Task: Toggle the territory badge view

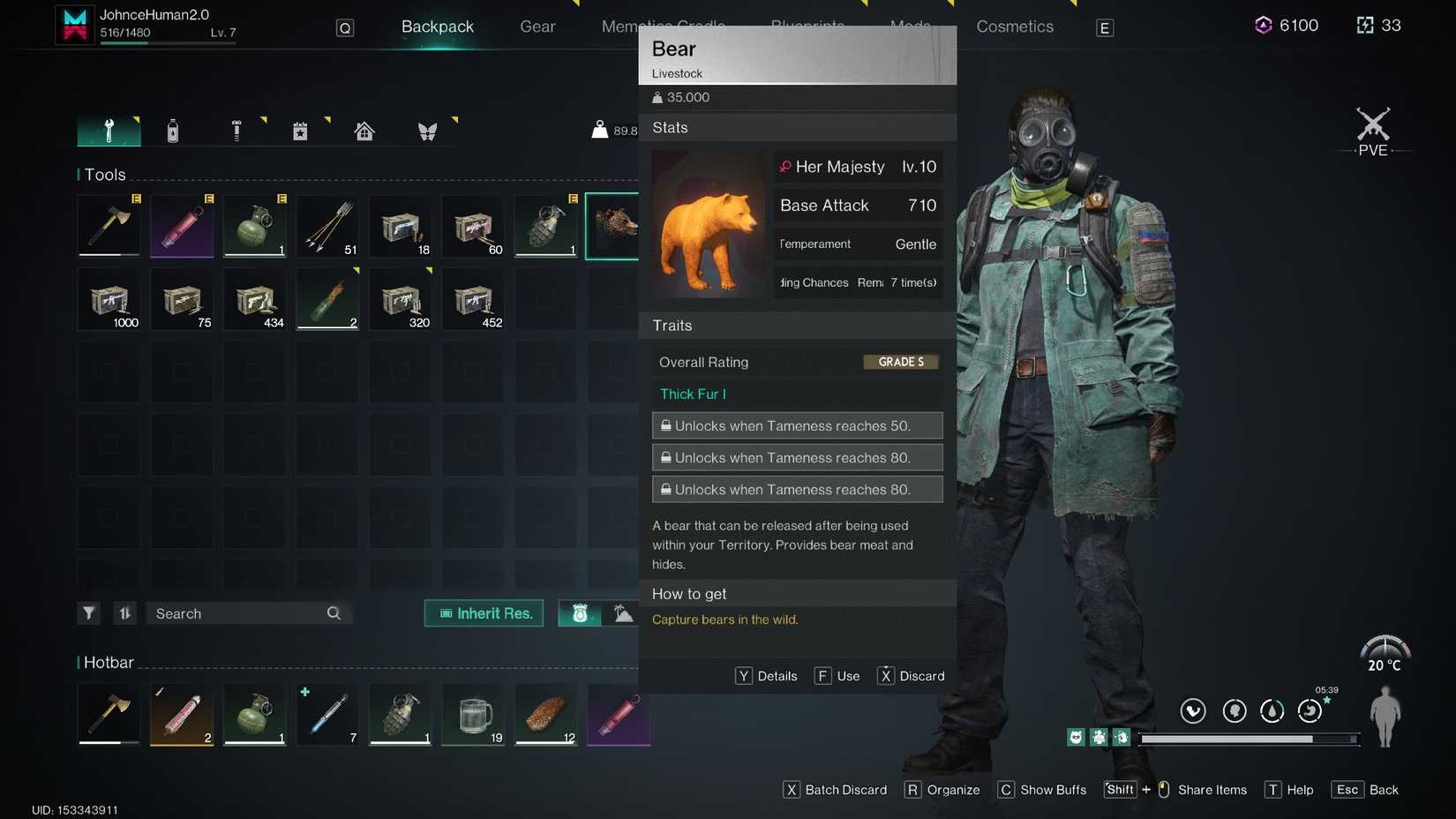Action: coord(580,612)
